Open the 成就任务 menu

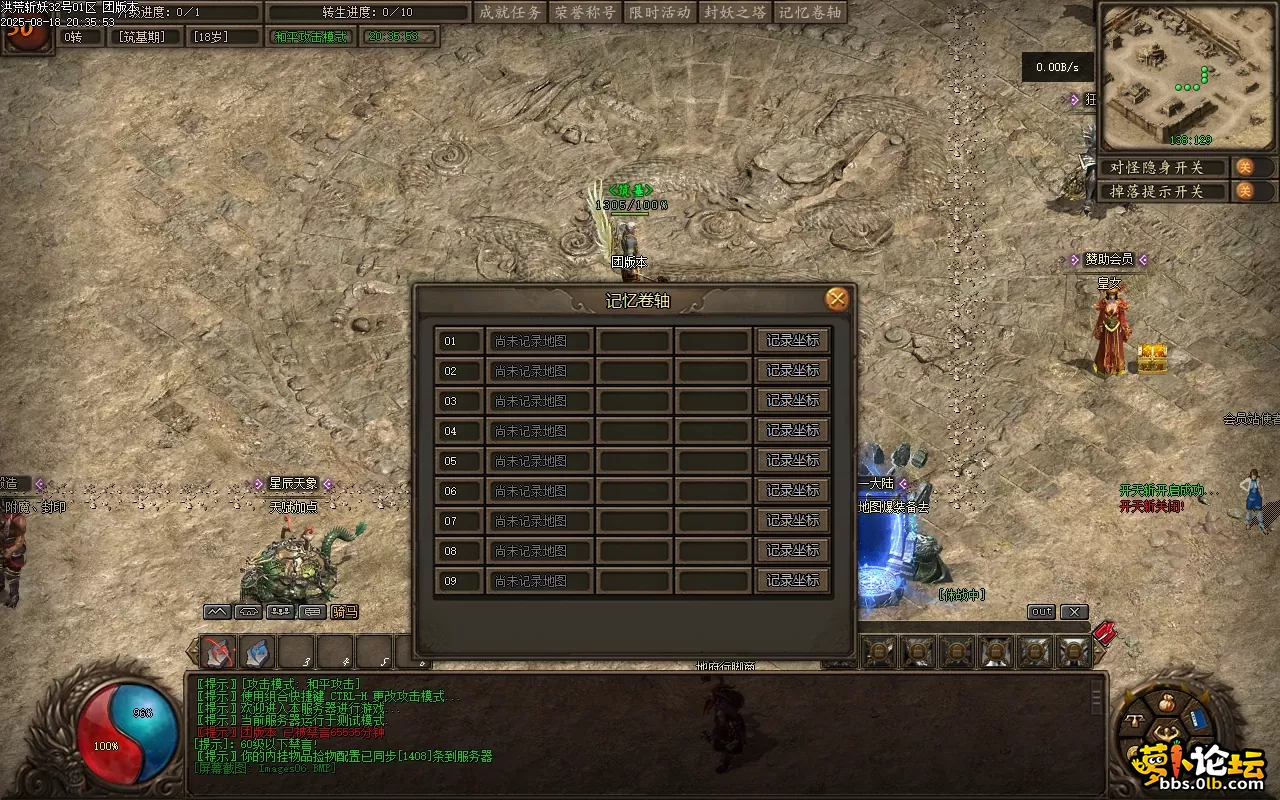[510, 13]
